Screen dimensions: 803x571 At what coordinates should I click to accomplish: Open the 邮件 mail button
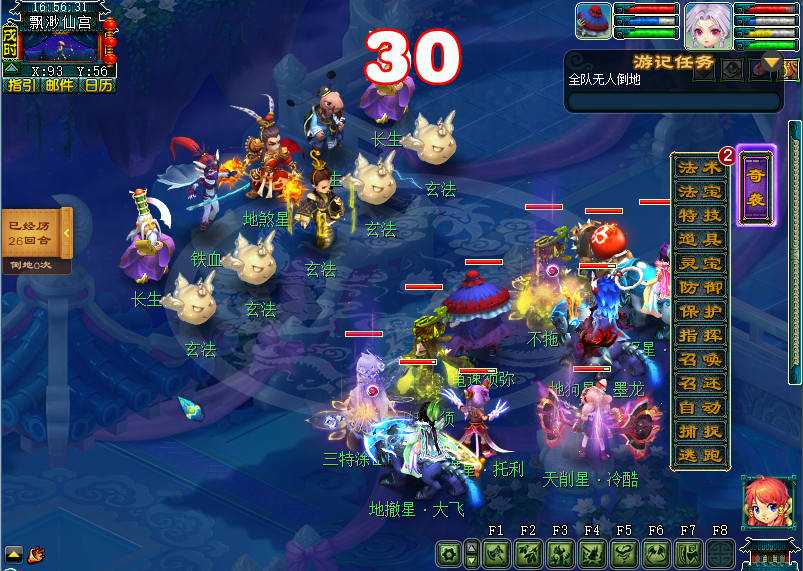coord(59,85)
